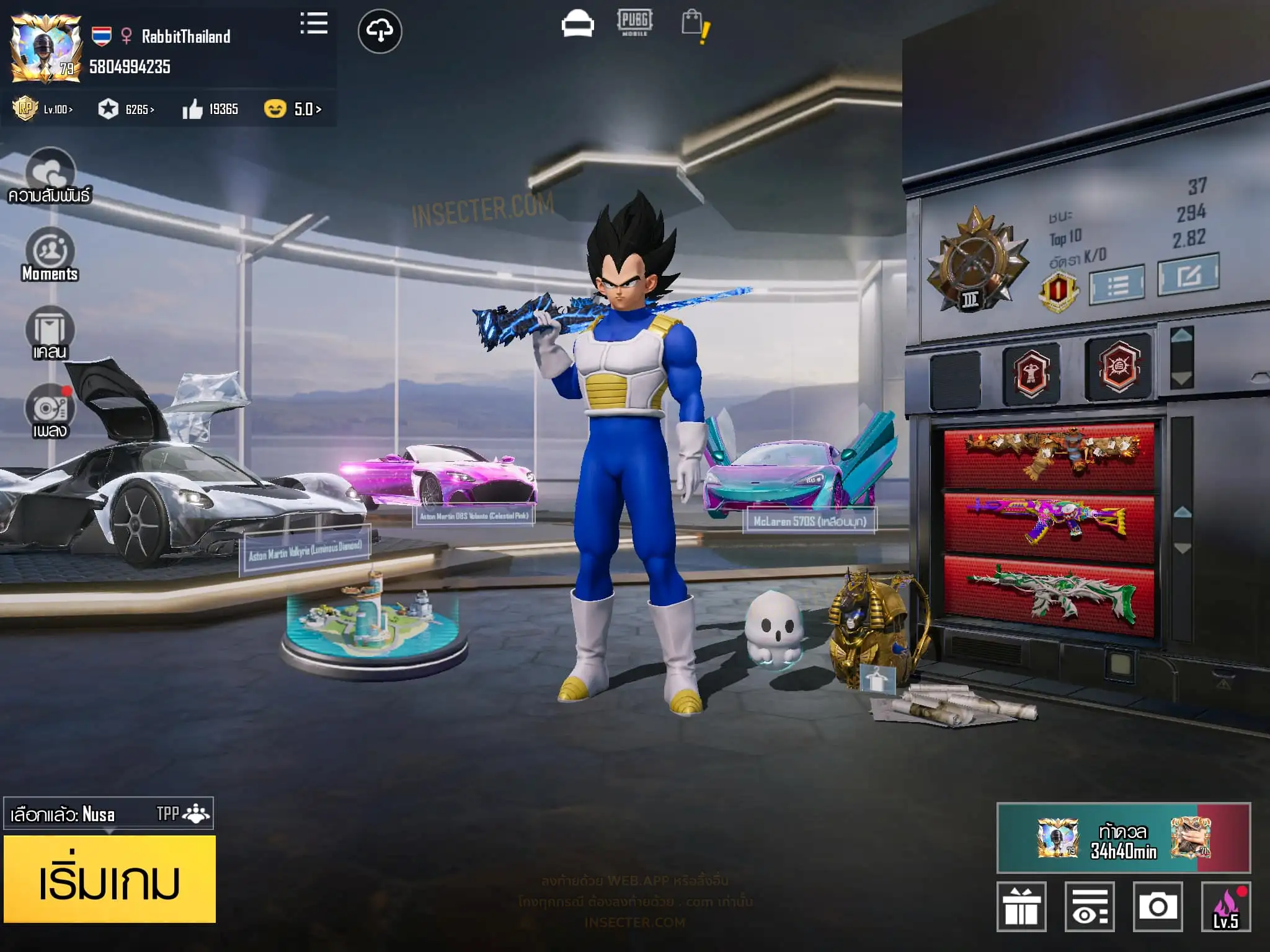Click the cloud download button
This screenshot has width=1270, height=952.
pyautogui.click(x=380, y=30)
